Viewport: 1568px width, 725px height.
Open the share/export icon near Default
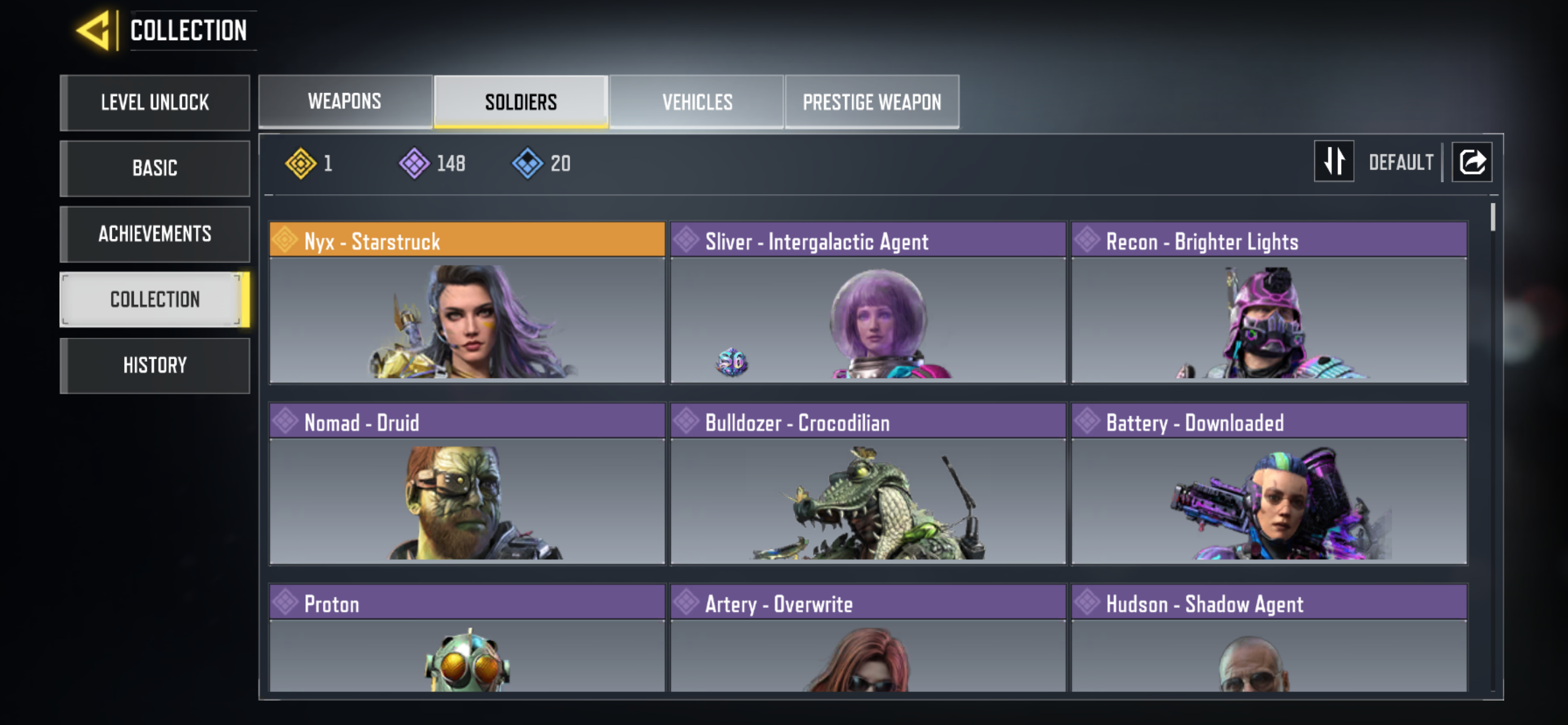[x=1471, y=161]
